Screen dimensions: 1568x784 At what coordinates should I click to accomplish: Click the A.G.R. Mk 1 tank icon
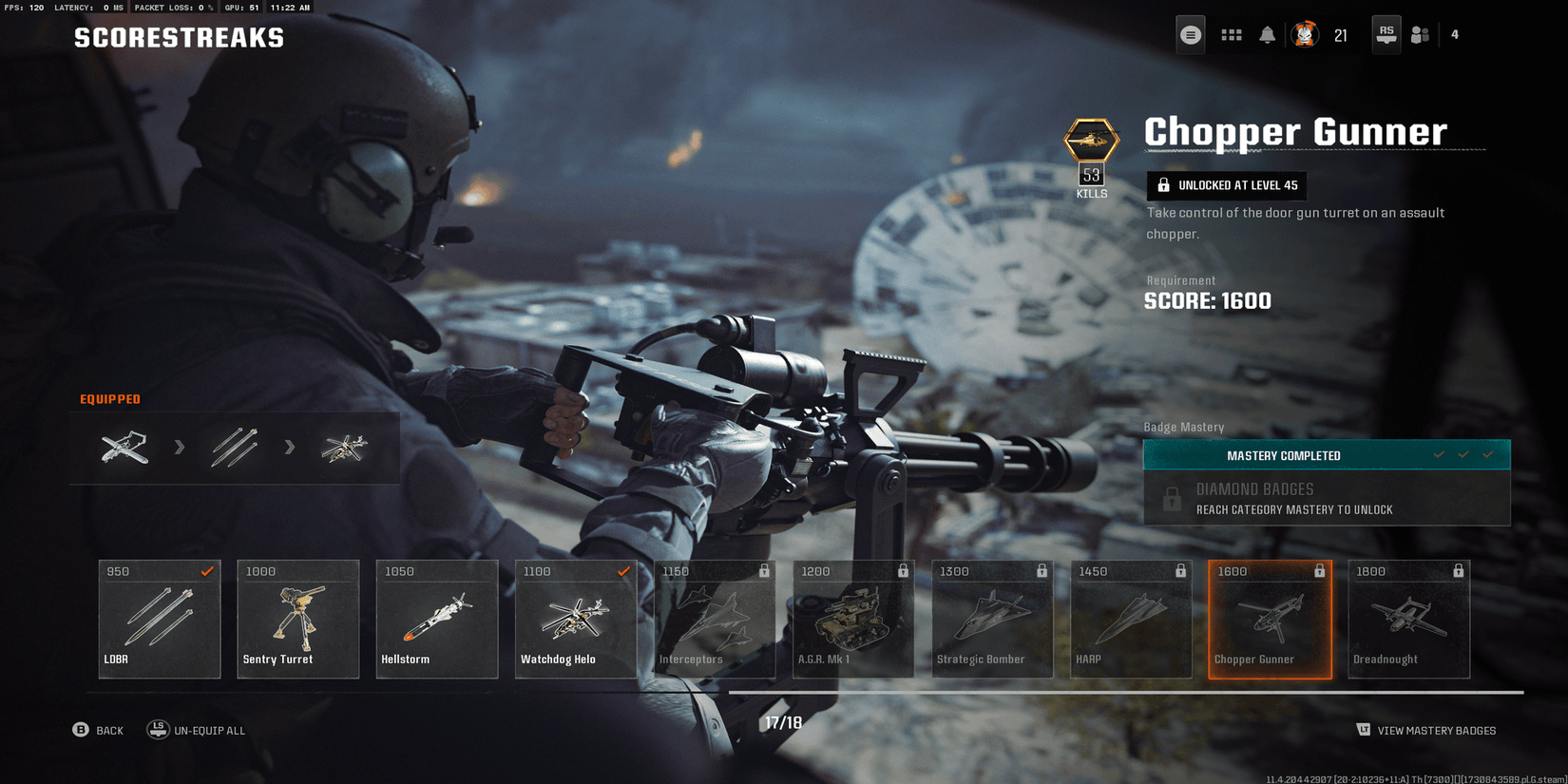852,618
